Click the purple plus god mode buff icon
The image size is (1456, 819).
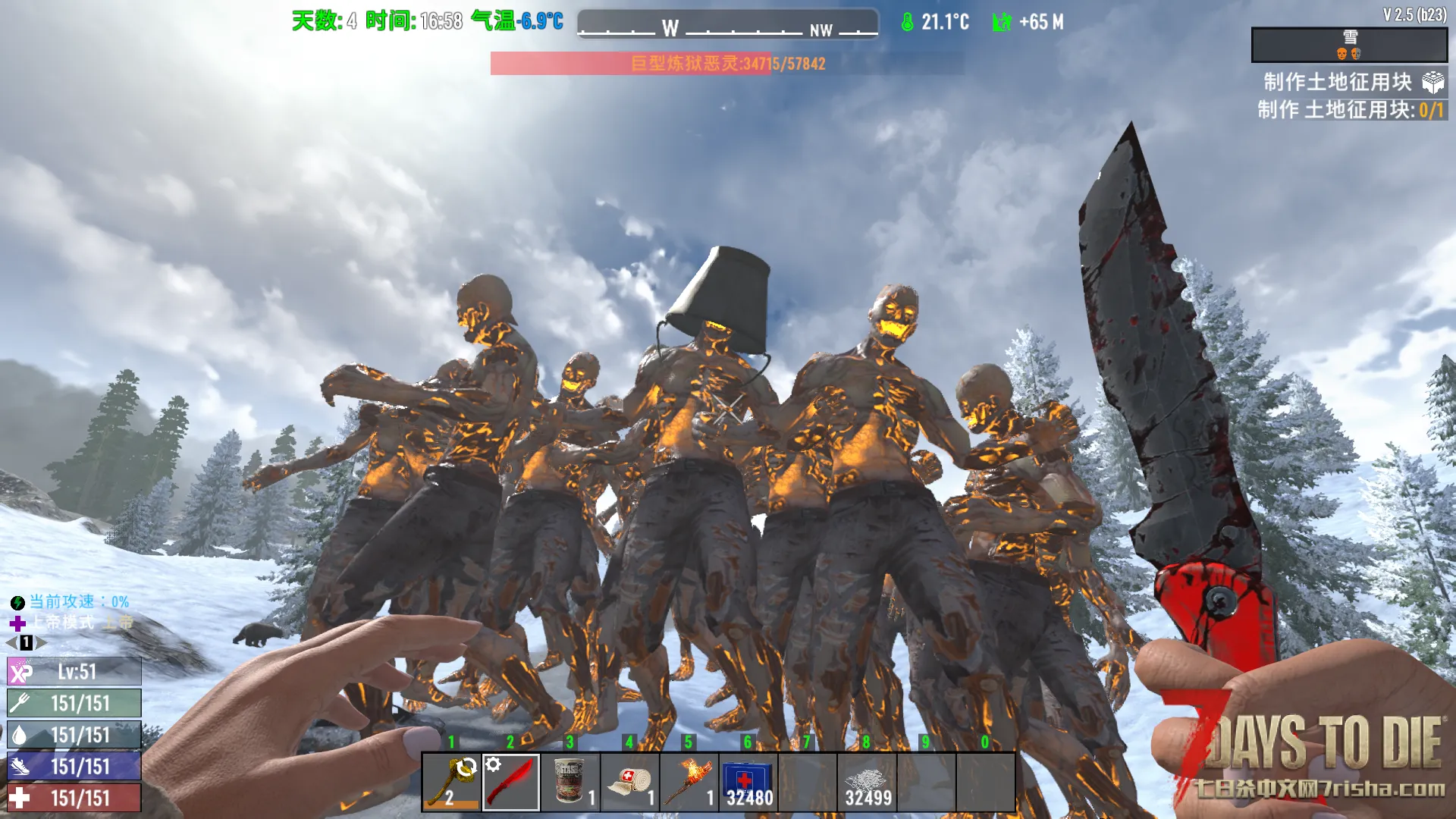tap(17, 623)
